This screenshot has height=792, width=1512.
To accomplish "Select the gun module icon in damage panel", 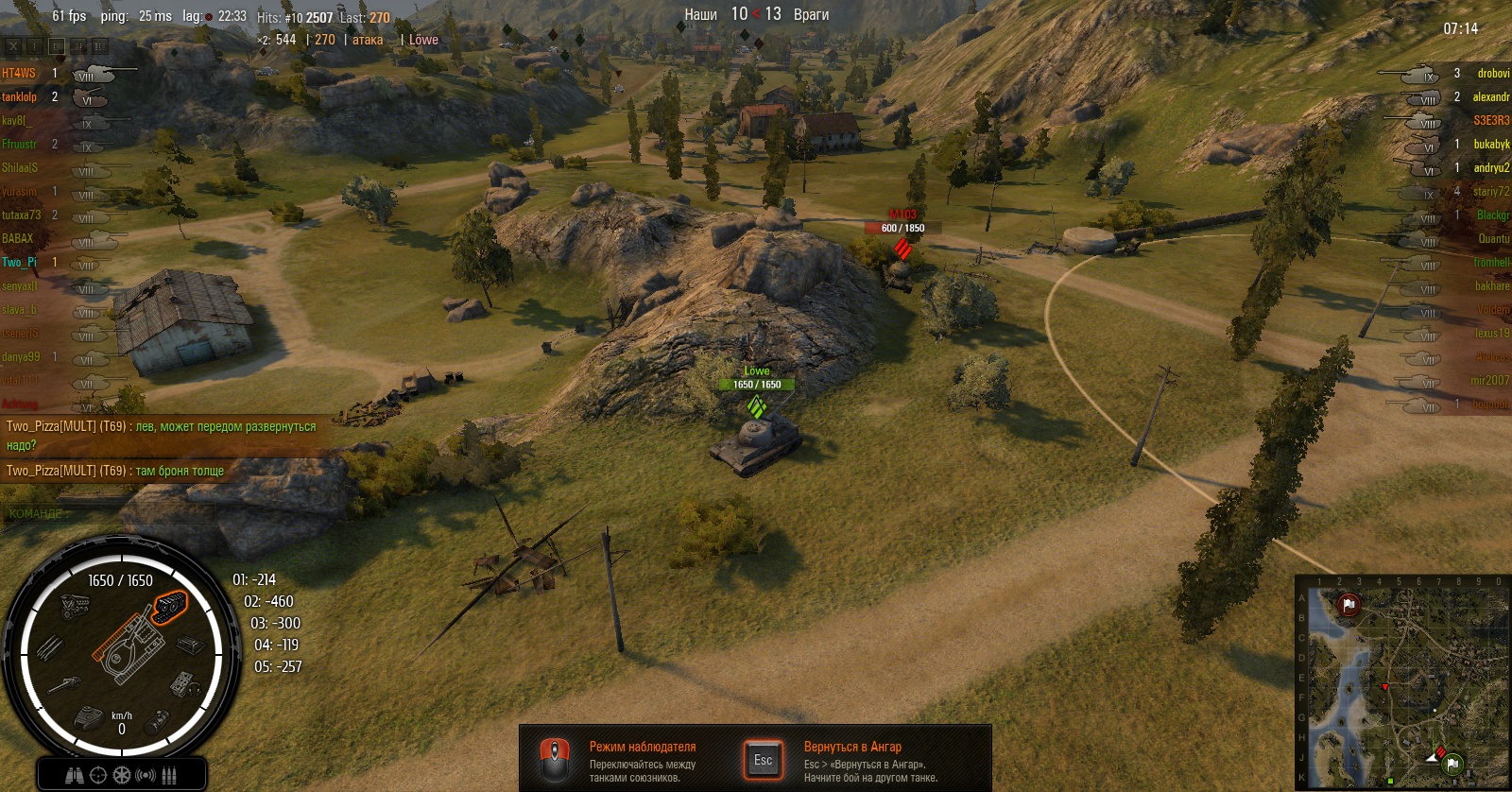I will click(x=62, y=683).
